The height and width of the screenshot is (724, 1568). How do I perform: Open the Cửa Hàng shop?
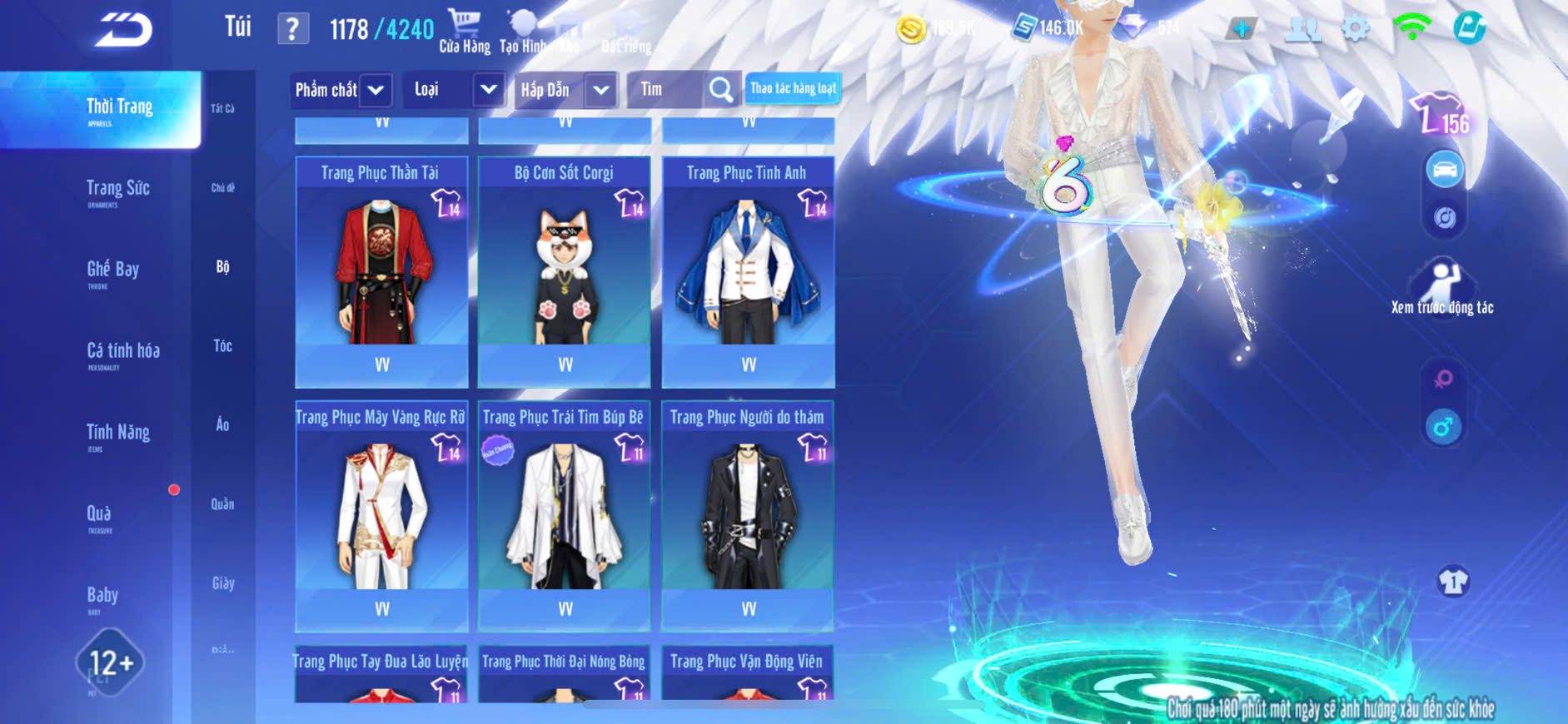pos(465,32)
